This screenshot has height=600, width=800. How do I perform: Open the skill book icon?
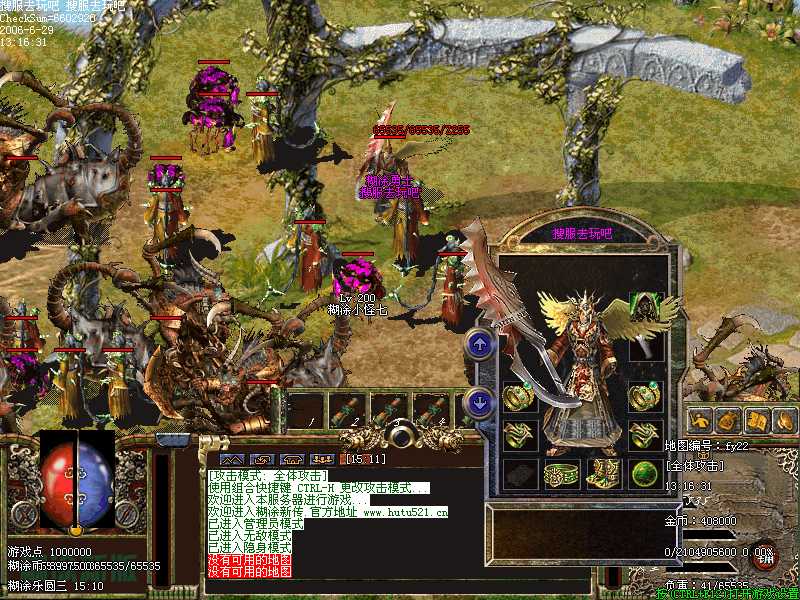[x=756, y=420]
